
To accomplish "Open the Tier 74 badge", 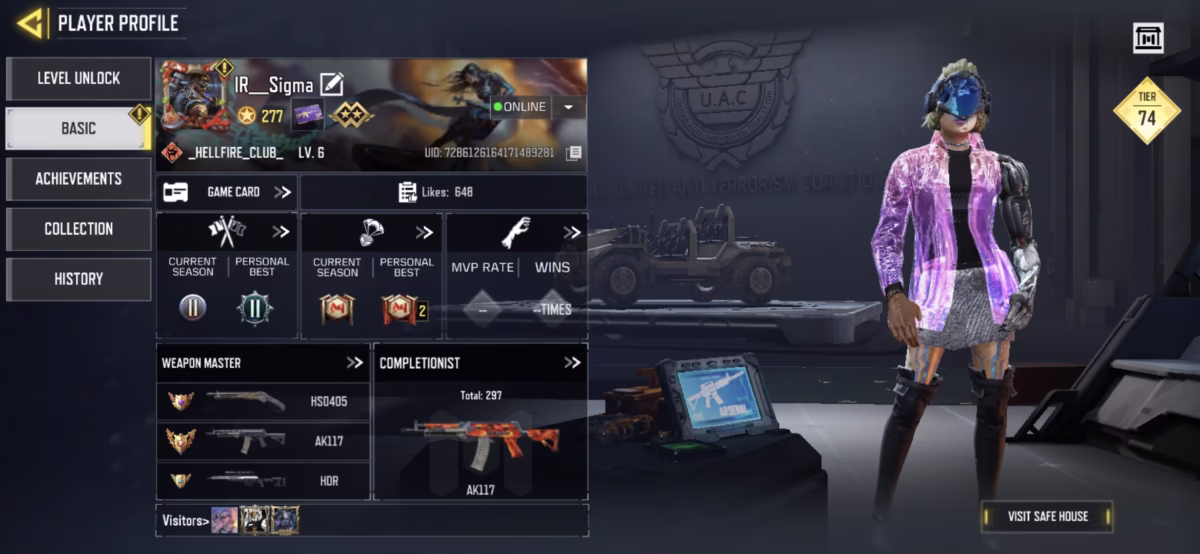I will click(x=1147, y=110).
